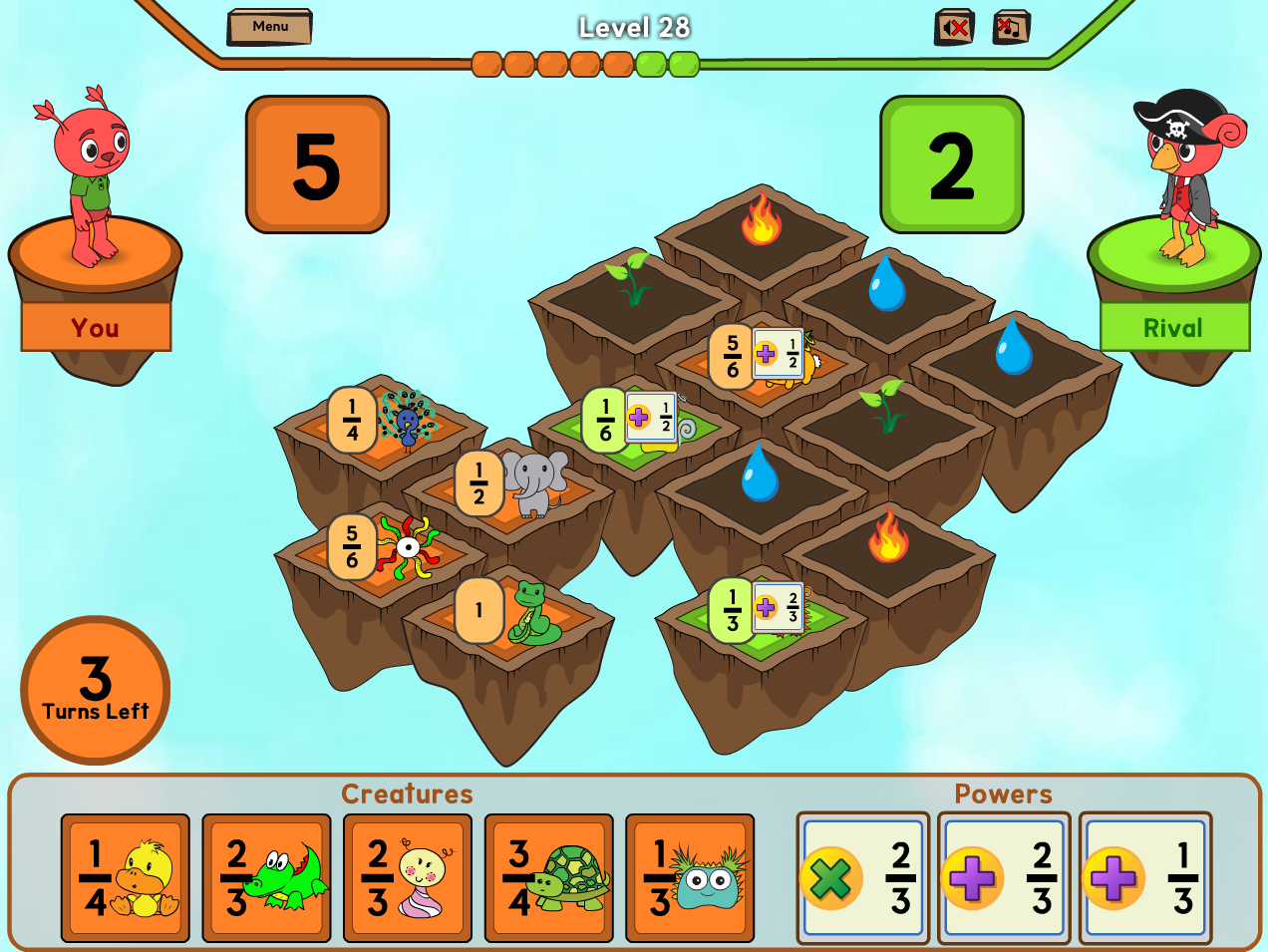Toggle the music mute button
This screenshot has height=952, width=1268.
(x=1012, y=27)
